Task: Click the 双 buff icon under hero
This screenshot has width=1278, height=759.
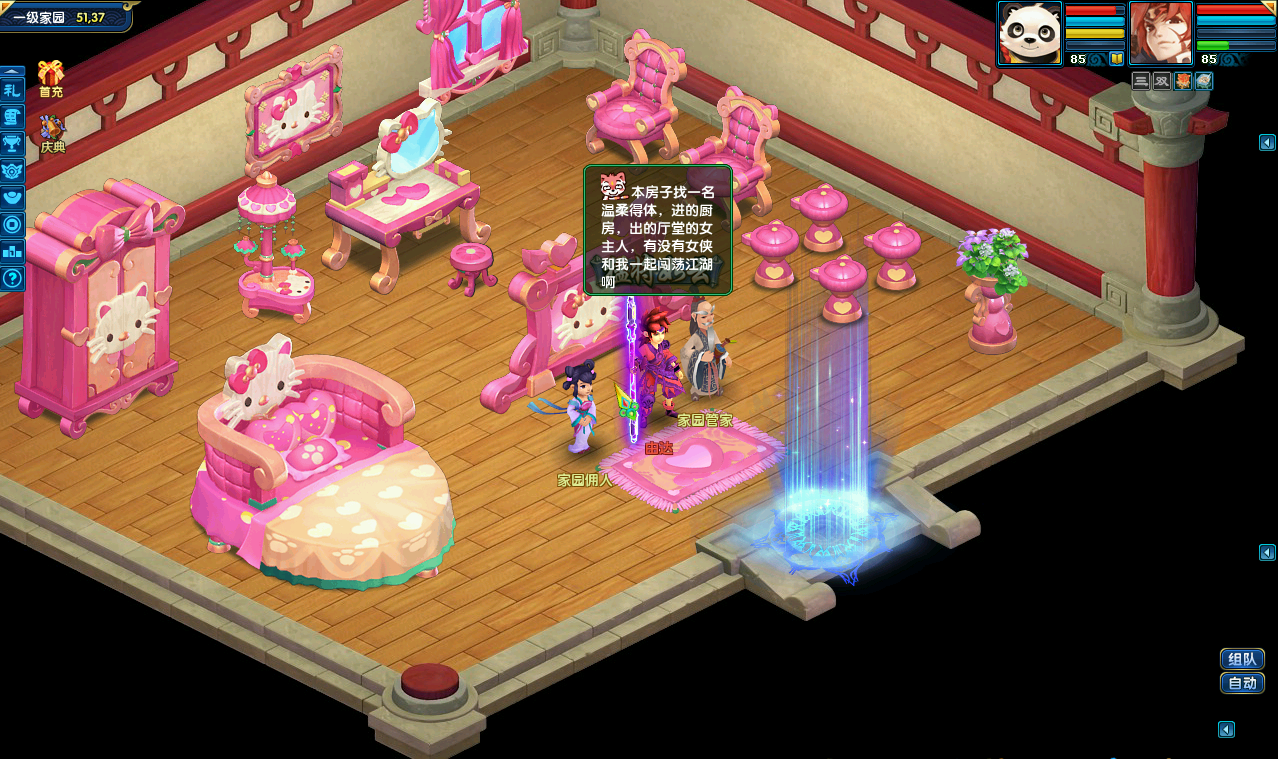Action: pos(1162,81)
